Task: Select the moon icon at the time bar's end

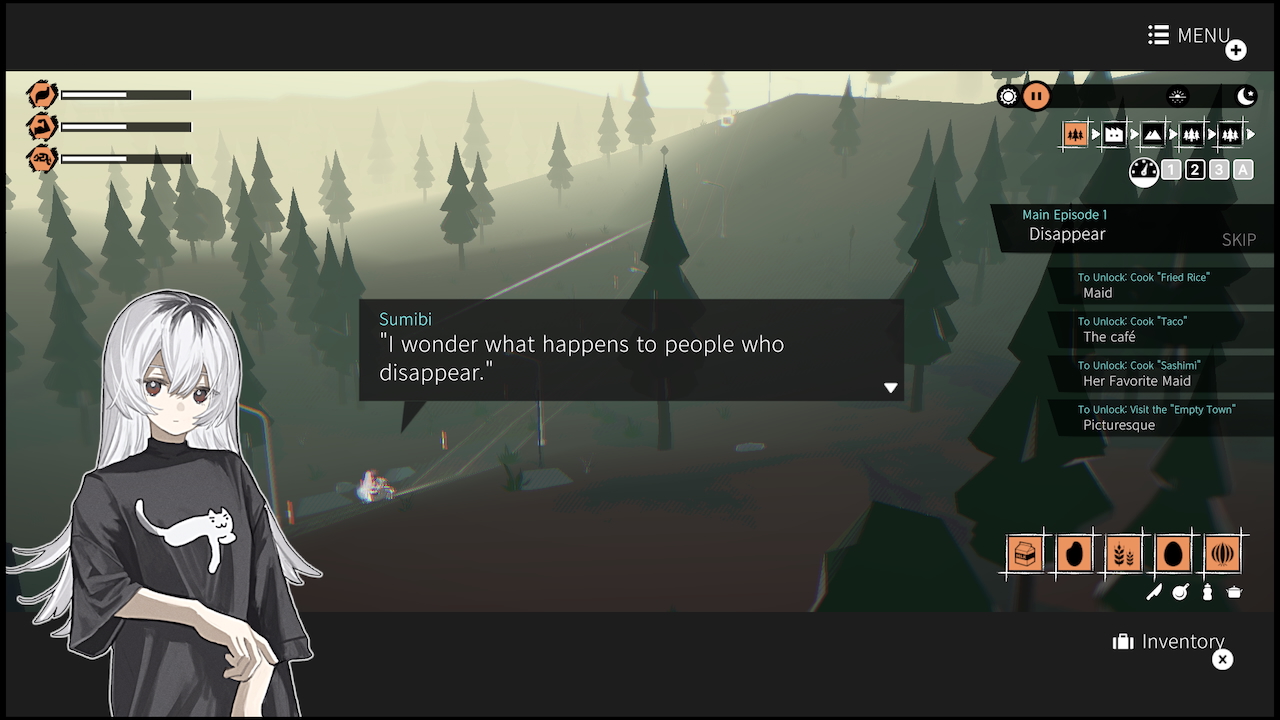Action: (1246, 95)
